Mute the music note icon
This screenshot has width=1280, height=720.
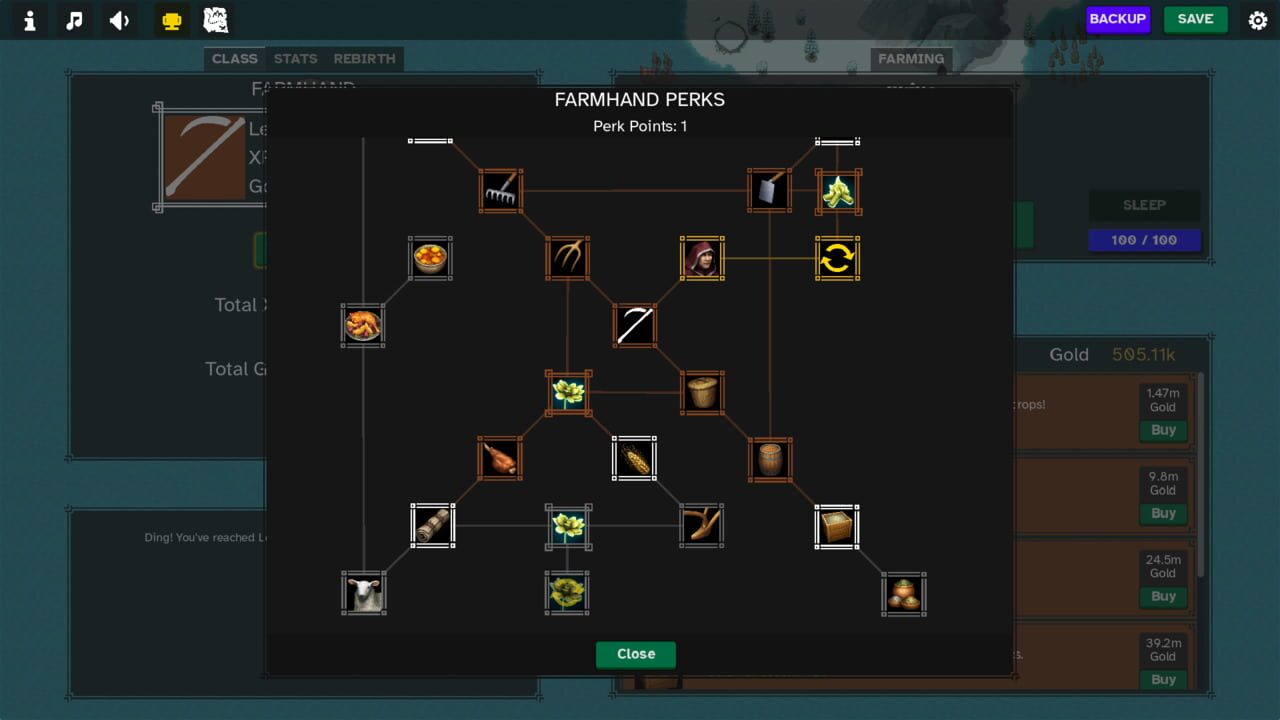[x=73, y=20]
